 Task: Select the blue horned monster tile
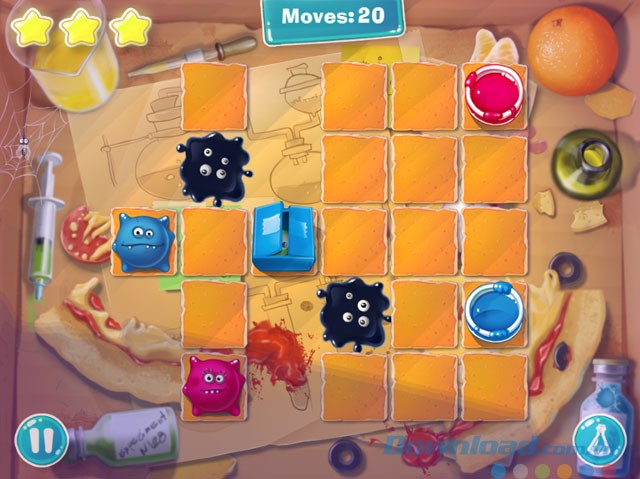click(x=142, y=240)
